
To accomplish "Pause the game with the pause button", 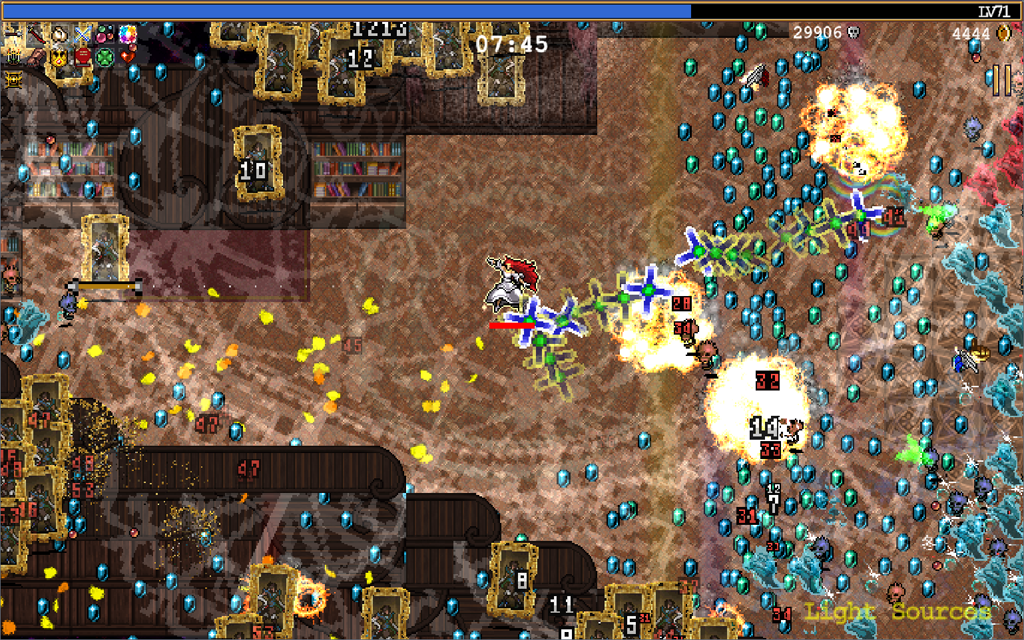I will tap(1001, 80).
